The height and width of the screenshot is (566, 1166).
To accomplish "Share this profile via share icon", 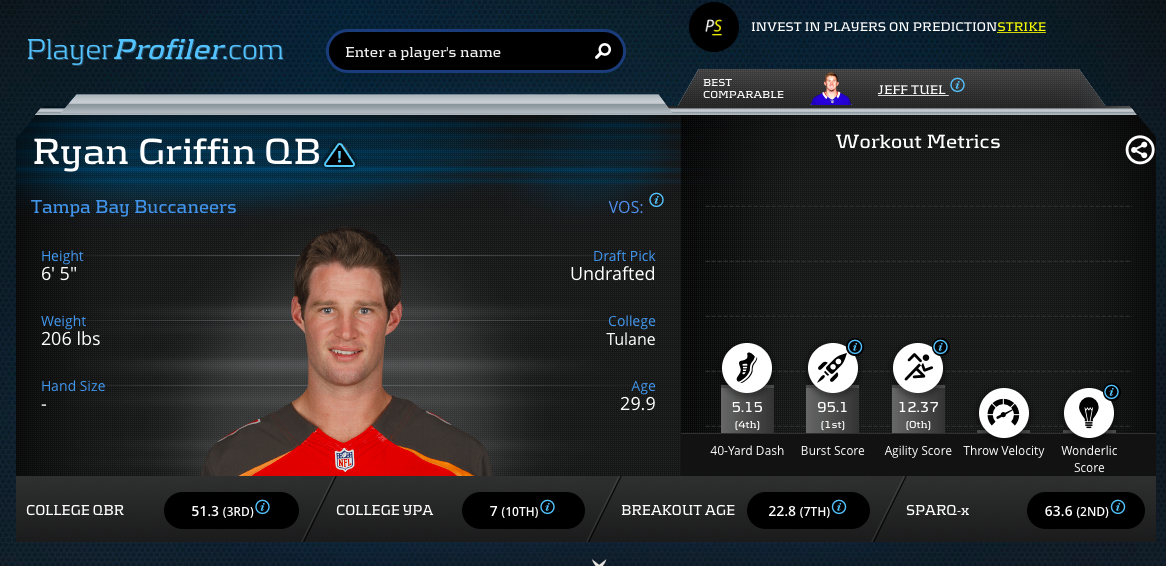I will [x=1139, y=150].
